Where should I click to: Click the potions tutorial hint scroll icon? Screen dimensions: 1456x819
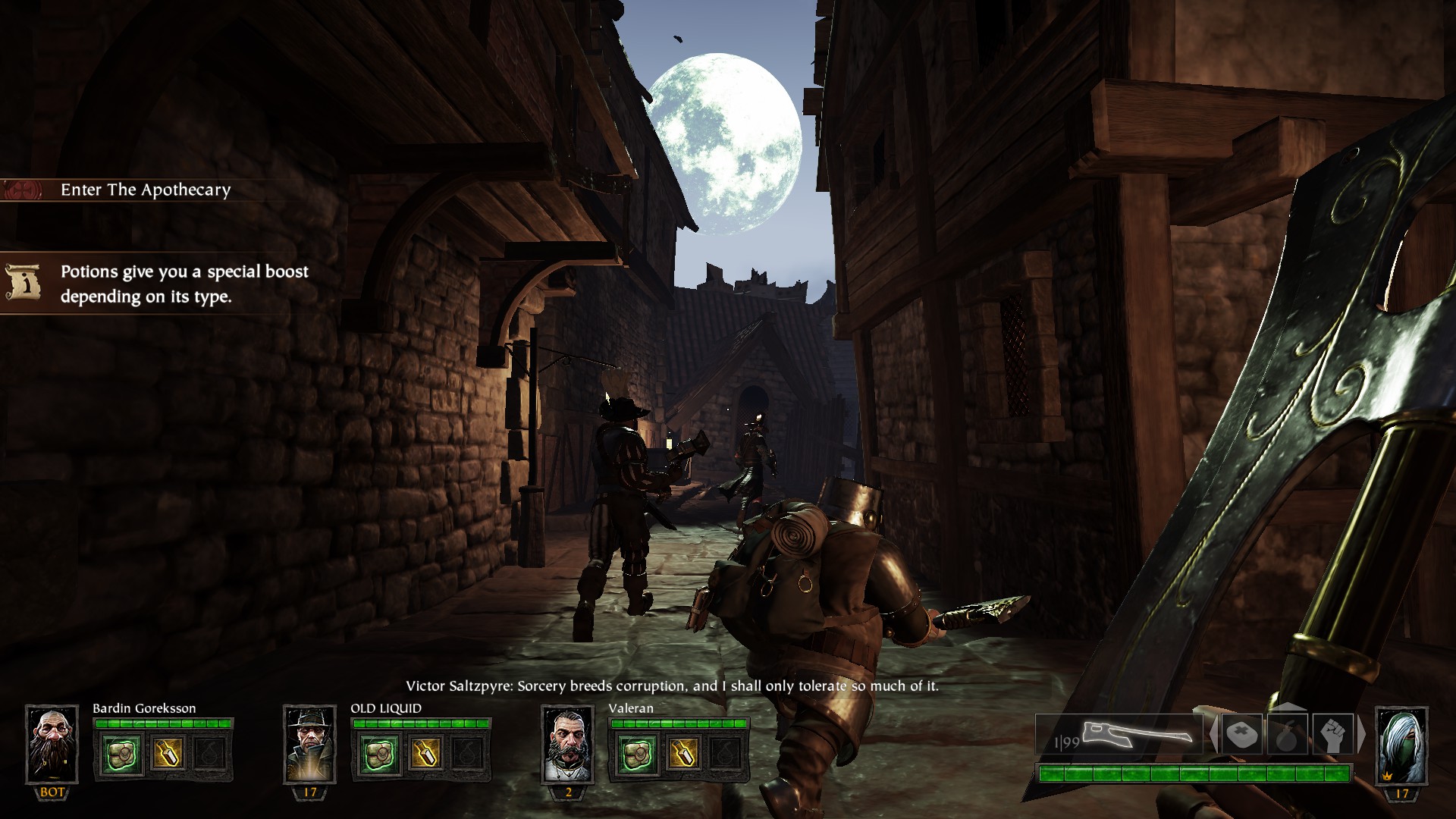22,283
